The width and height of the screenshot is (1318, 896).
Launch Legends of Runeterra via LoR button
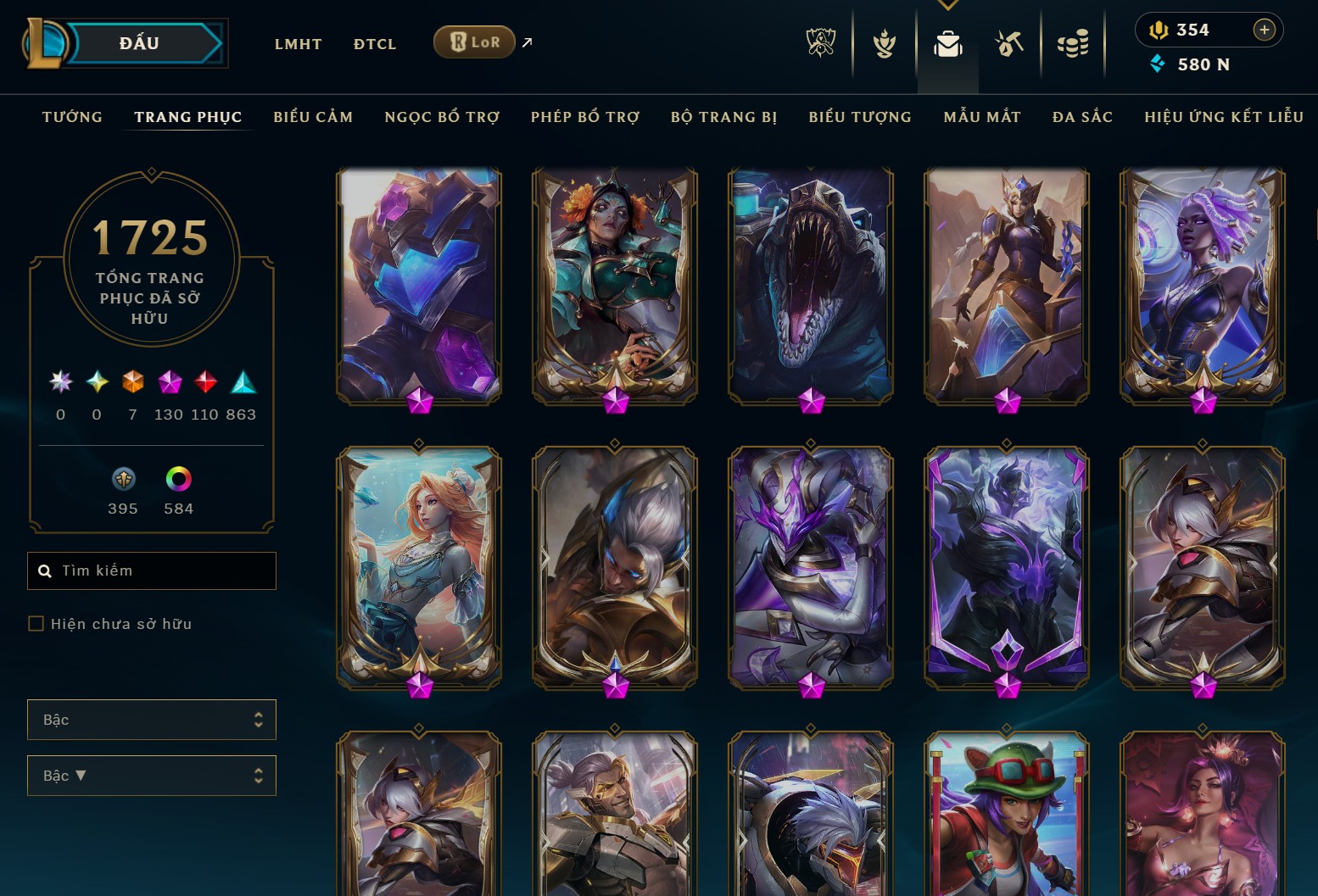473,41
